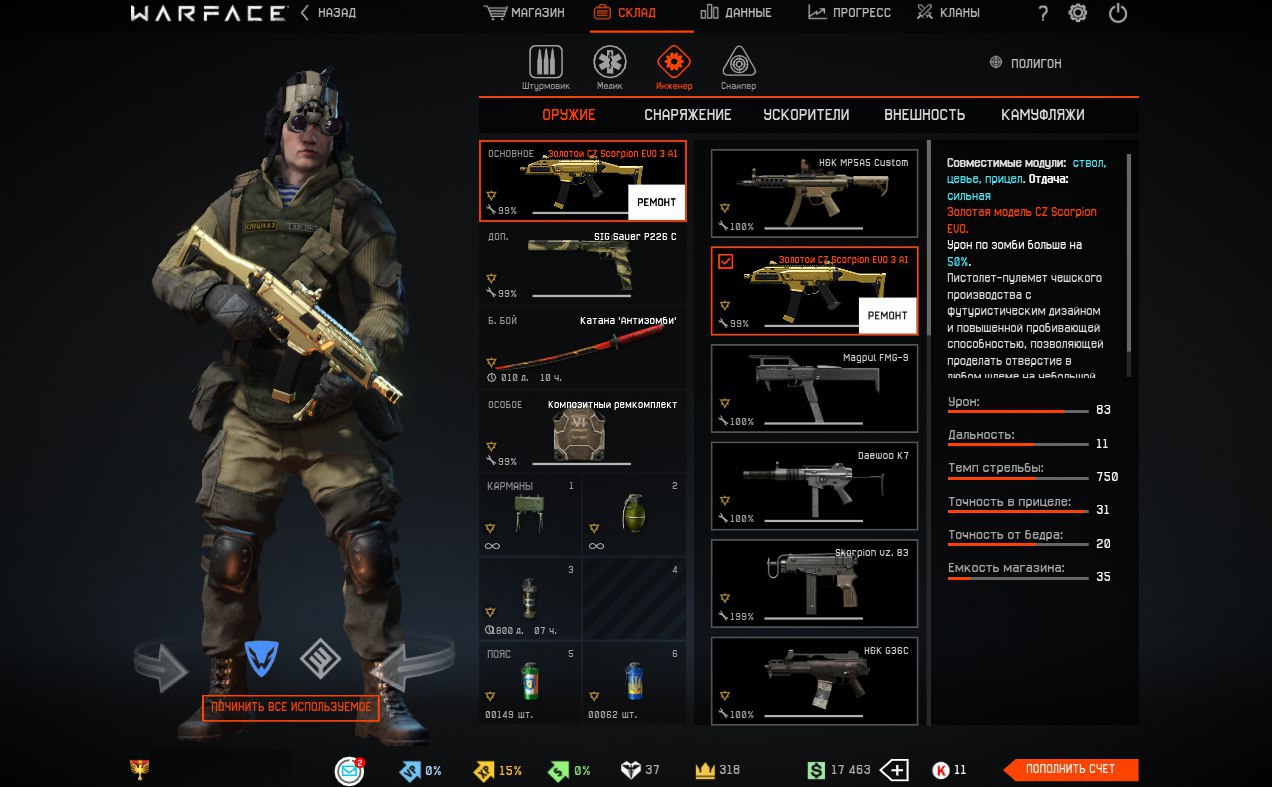This screenshot has width=1272, height=787.
Task: Click ПОЧИНИТЬ ВСЕ ИСПОЛЬЗУЕМОЕ repair button
Action: point(291,707)
